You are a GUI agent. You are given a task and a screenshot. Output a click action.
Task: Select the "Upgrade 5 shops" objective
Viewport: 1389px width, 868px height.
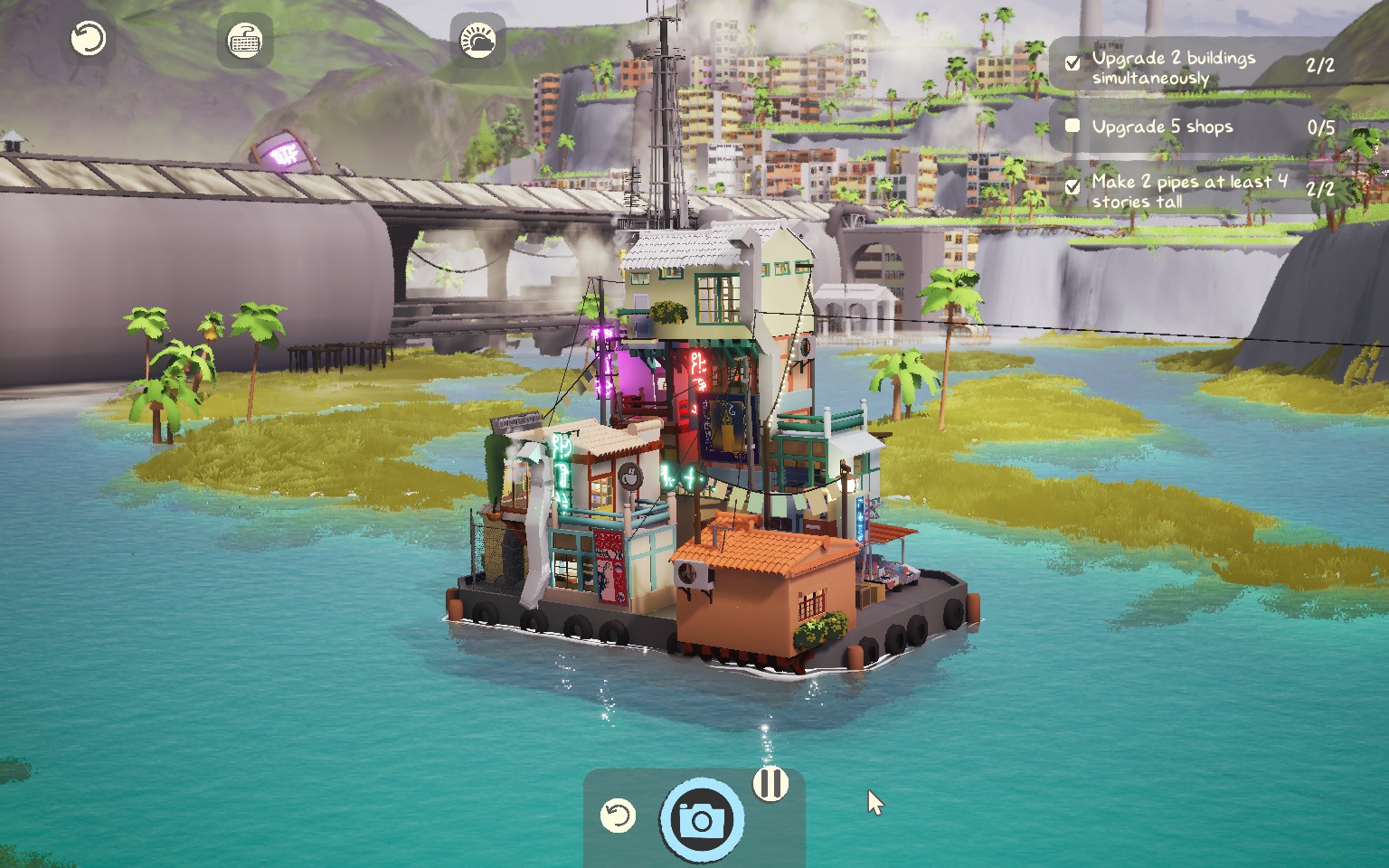point(1162,127)
